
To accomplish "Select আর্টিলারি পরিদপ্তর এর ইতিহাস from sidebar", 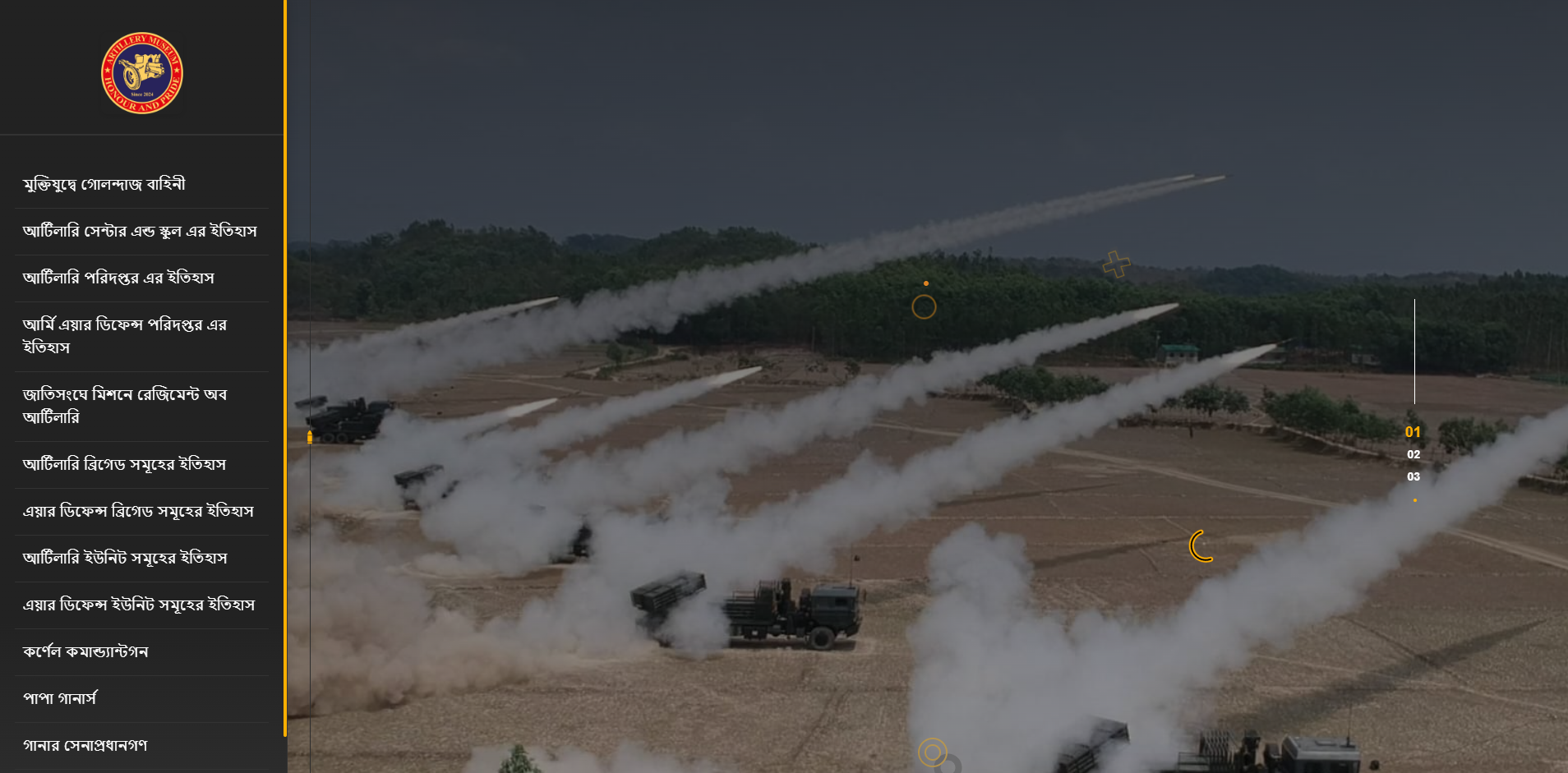I will pos(118,278).
